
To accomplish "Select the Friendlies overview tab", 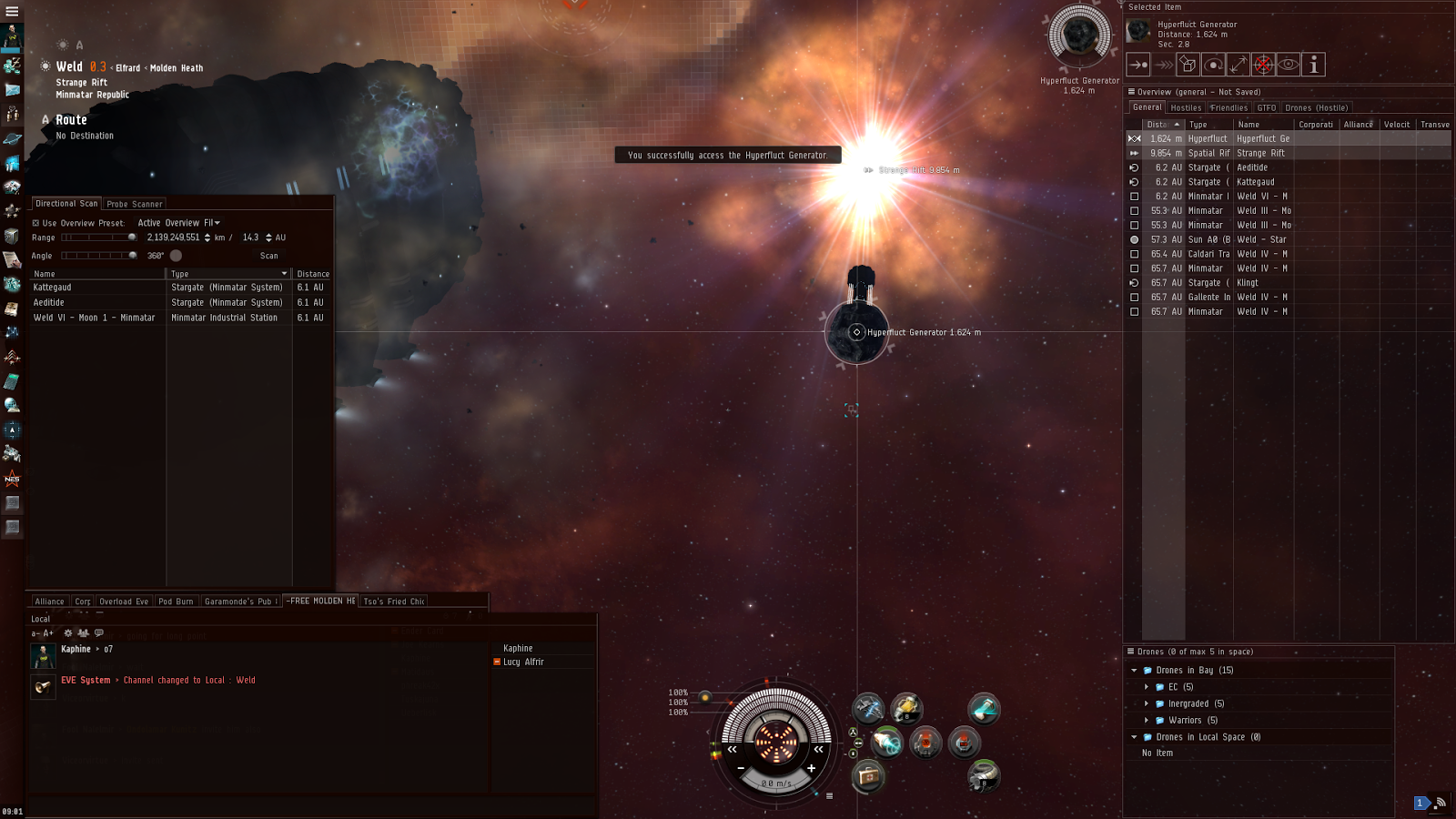I will tap(1229, 107).
